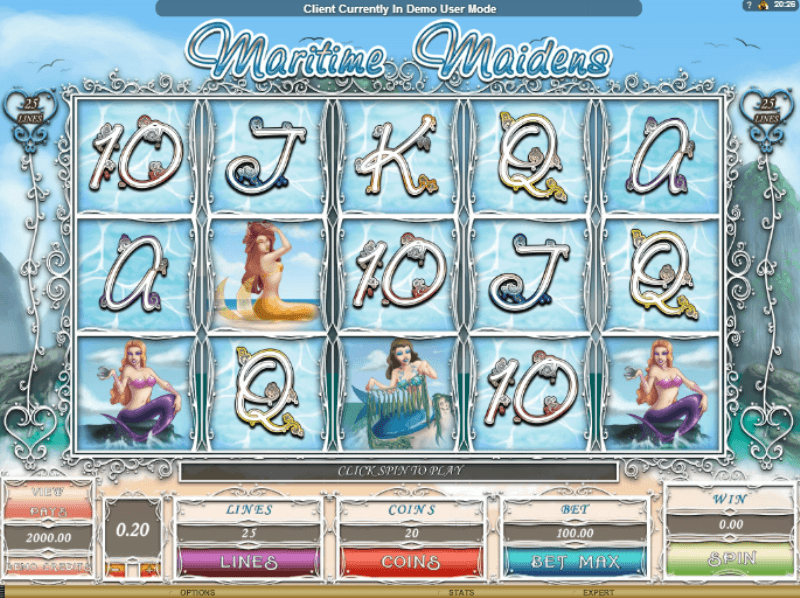Open the Options menu in bottom bar
This screenshot has height=598, width=800.
point(198,592)
